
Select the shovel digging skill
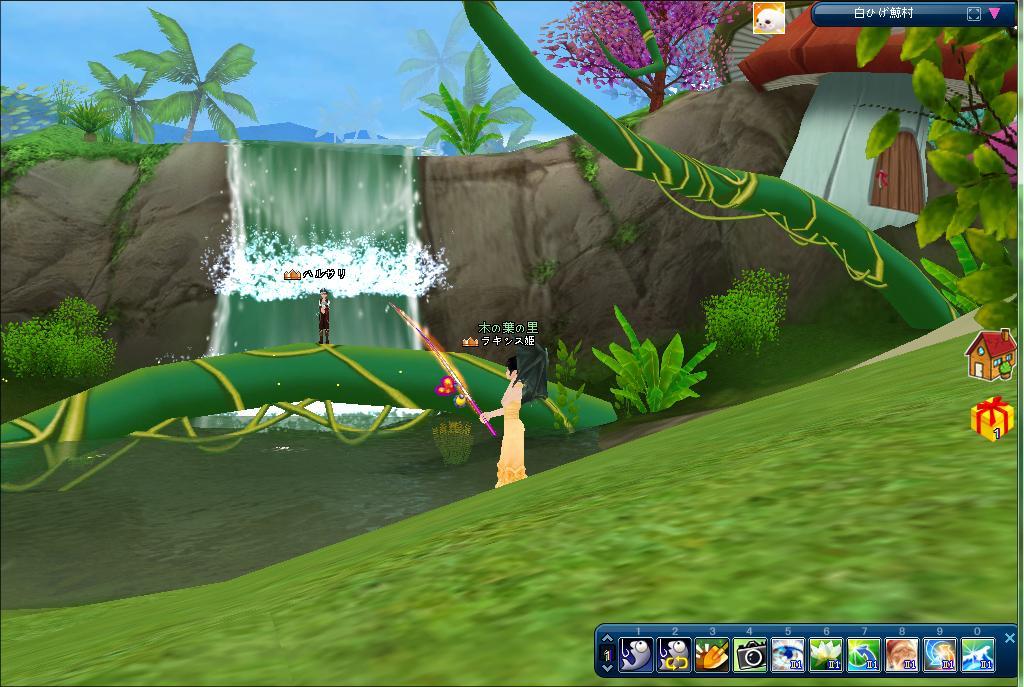click(712, 655)
